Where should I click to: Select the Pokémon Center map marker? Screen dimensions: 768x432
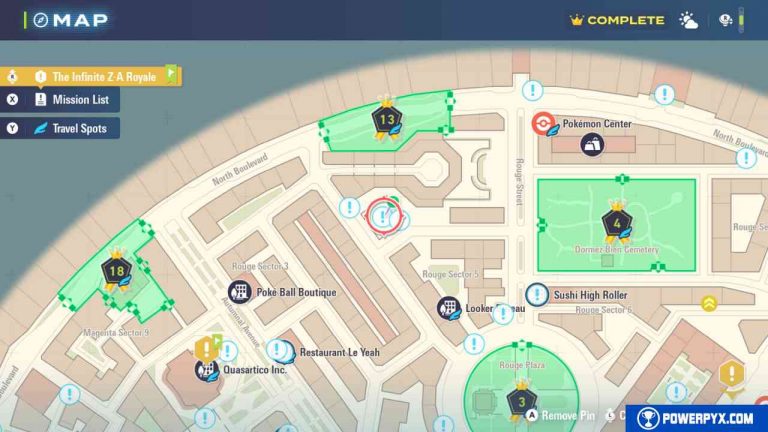(x=541, y=124)
